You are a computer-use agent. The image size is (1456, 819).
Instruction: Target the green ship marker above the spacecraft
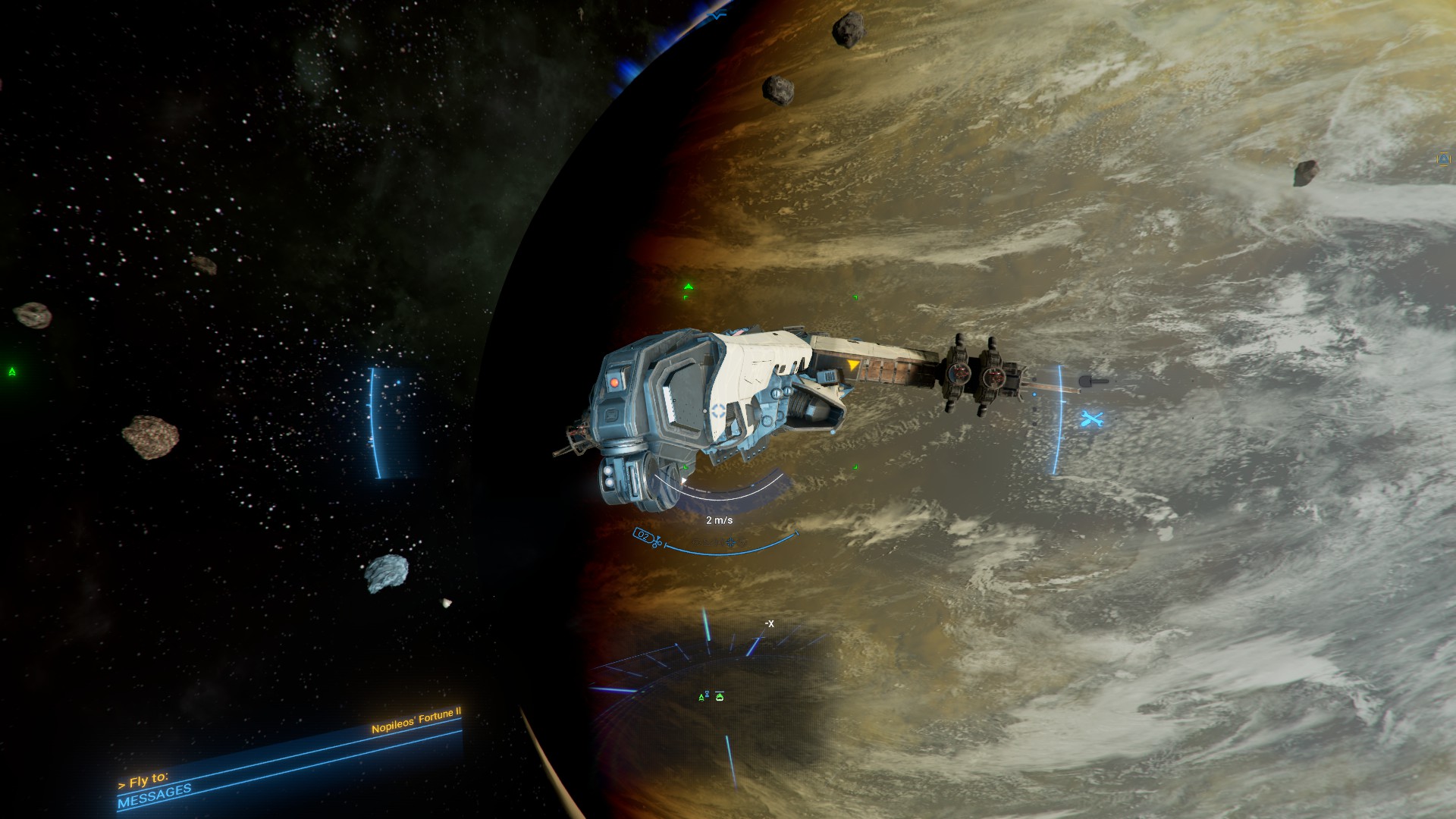[x=688, y=287]
